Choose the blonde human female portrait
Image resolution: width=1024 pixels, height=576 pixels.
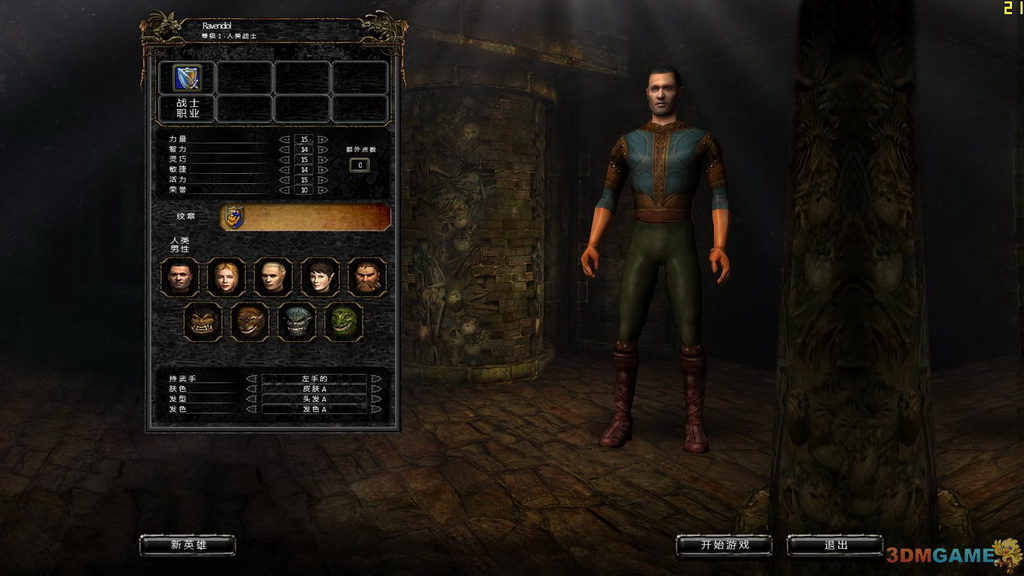coord(227,277)
